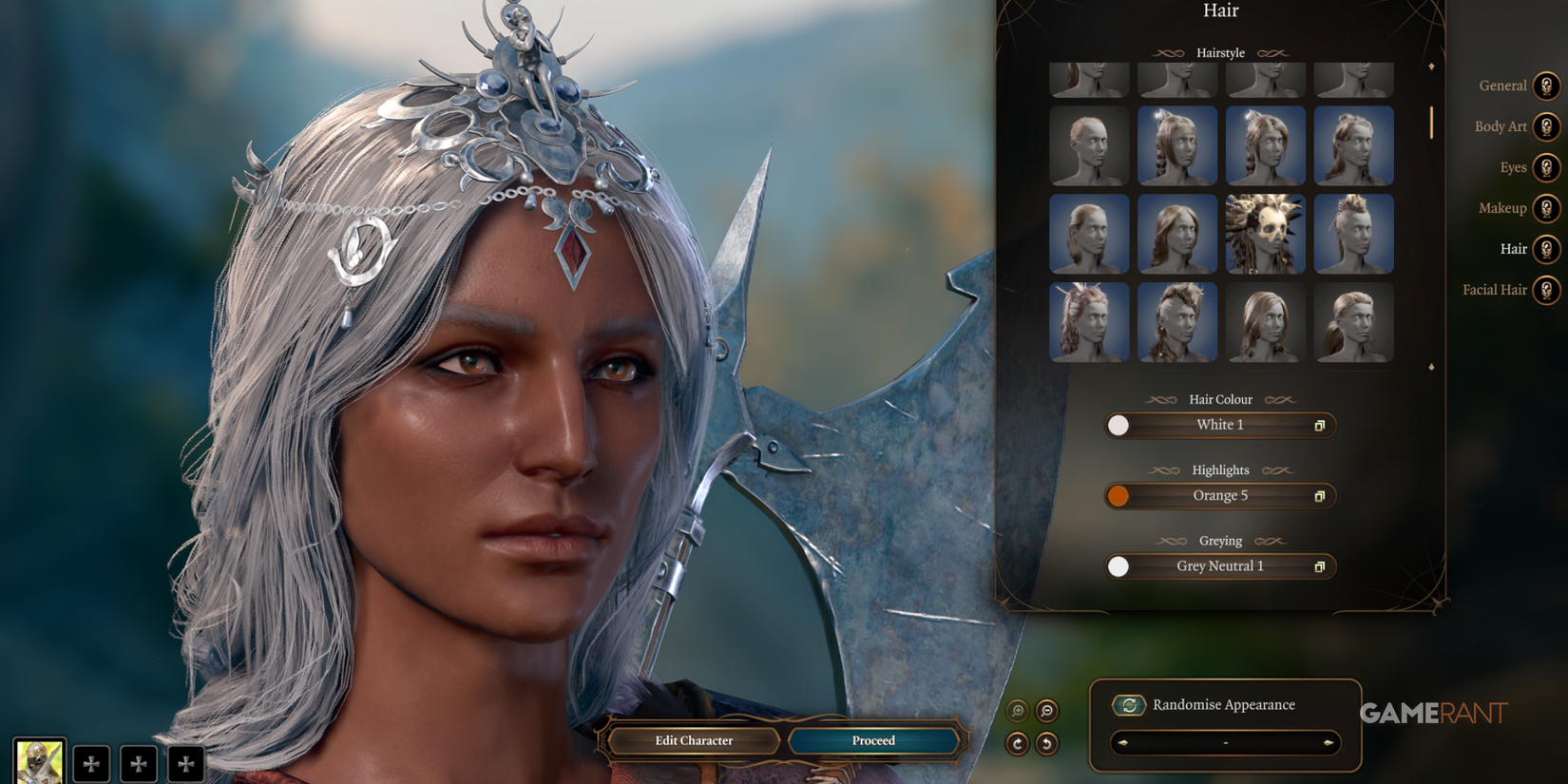Open the Grey Neutral 1 Greying picker
Image resolution: width=1568 pixels, height=784 pixels.
(x=1219, y=566)
